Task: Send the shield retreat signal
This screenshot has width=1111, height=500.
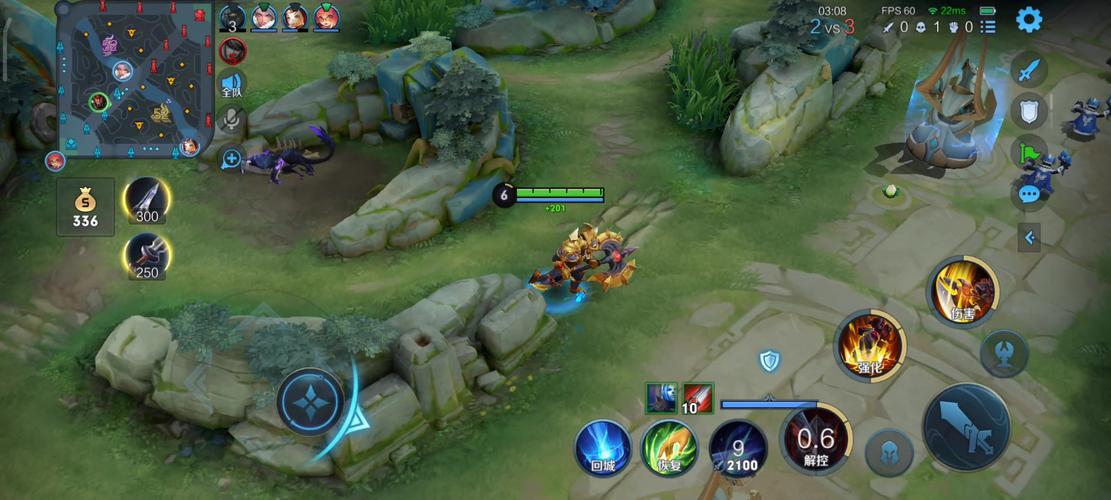Action: 1029,111
